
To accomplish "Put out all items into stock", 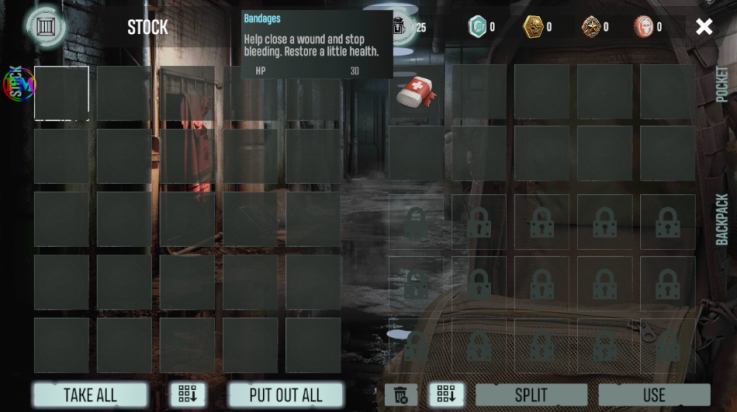I will tap(285, 395).
